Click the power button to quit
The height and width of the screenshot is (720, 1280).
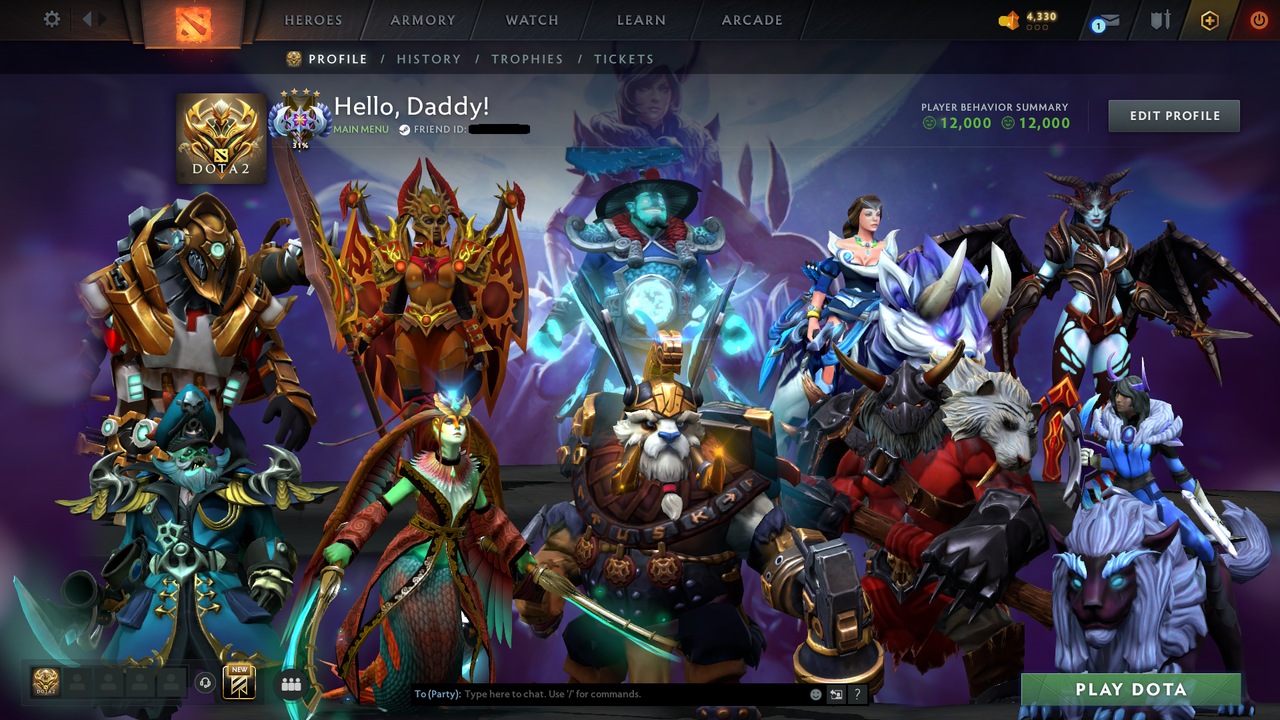point(1257,19)
